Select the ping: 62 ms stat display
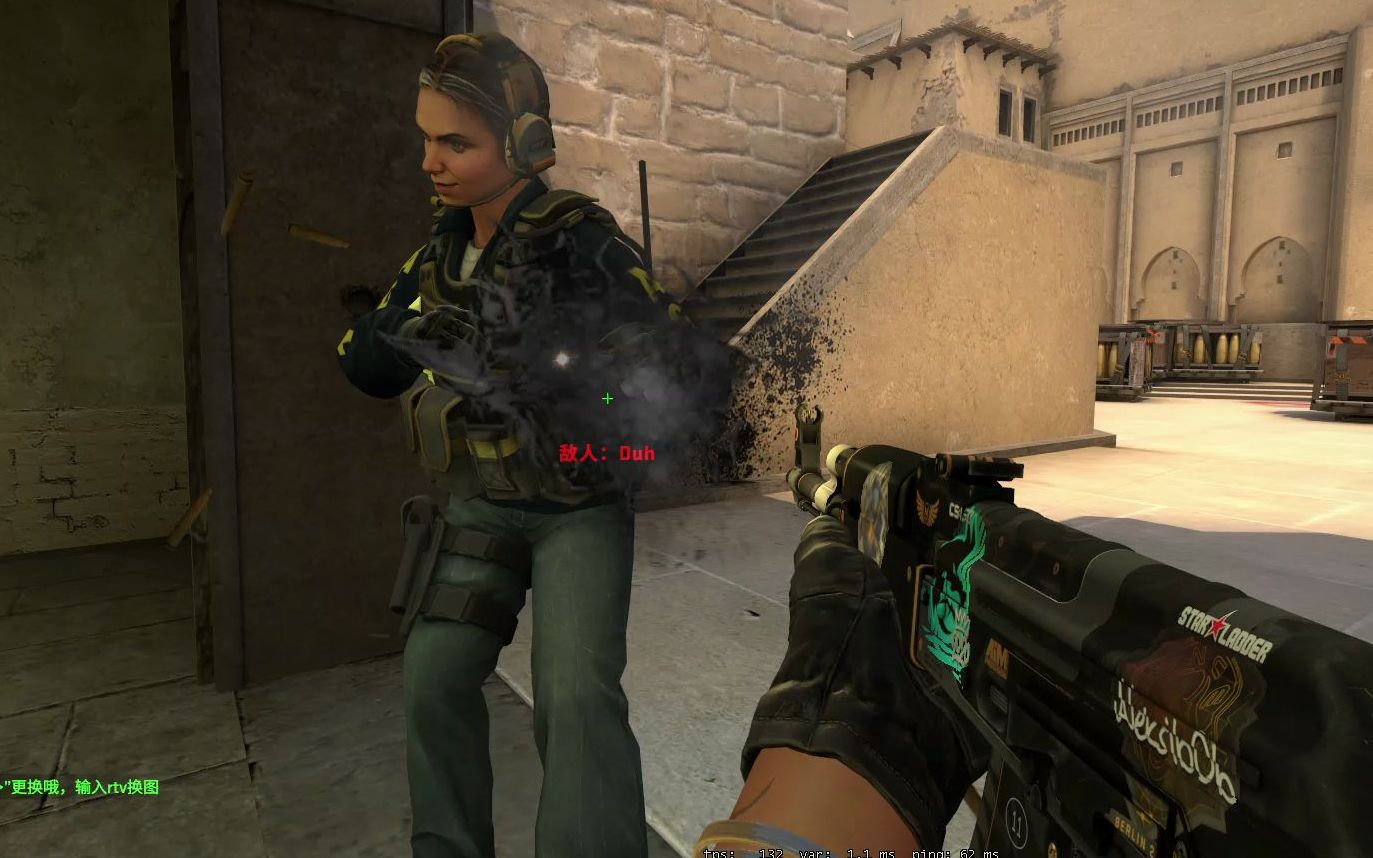Screen dimensions: 1373x858 tap(957, 853)
